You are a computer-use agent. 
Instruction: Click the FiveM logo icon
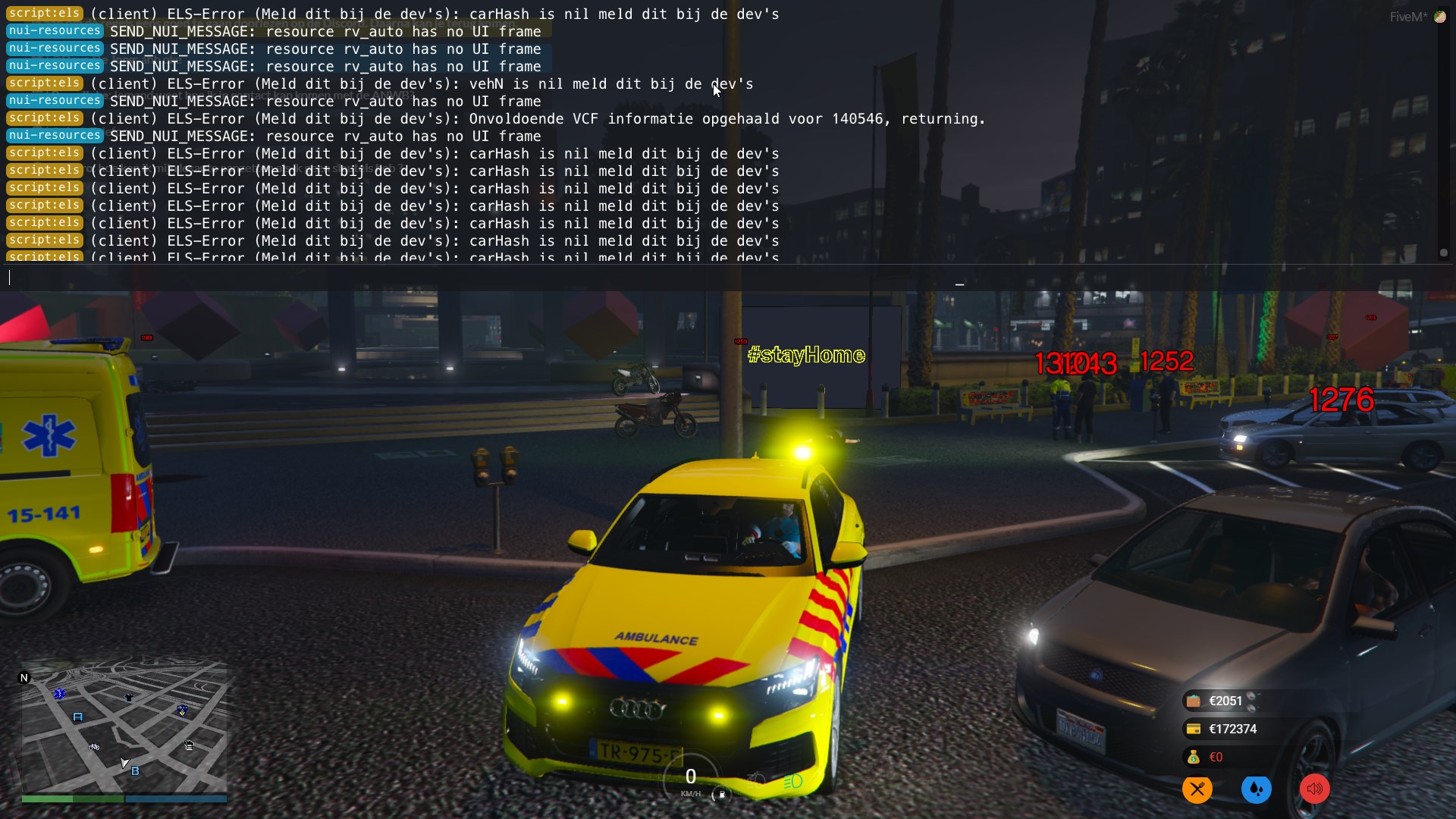(x=1439, y=17)
